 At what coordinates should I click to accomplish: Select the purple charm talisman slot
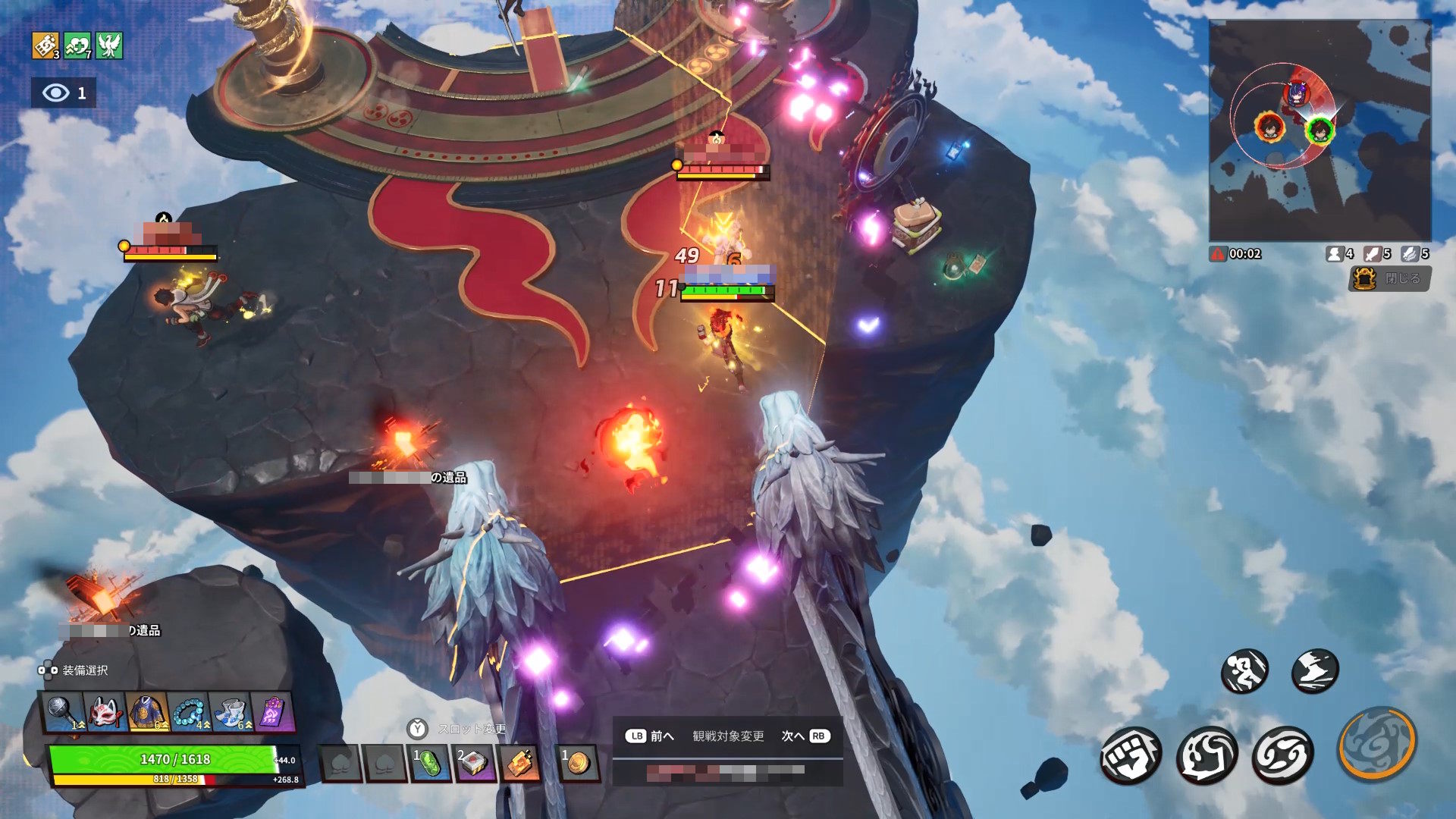coord(271,713)
